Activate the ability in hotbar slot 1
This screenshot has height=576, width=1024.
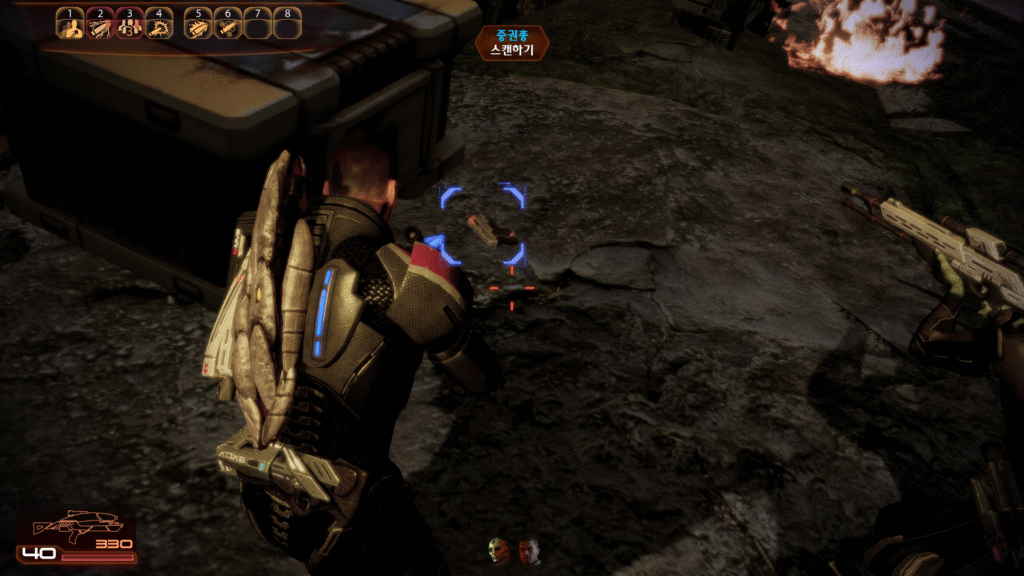pyautogui.click(x=70, y=25)
